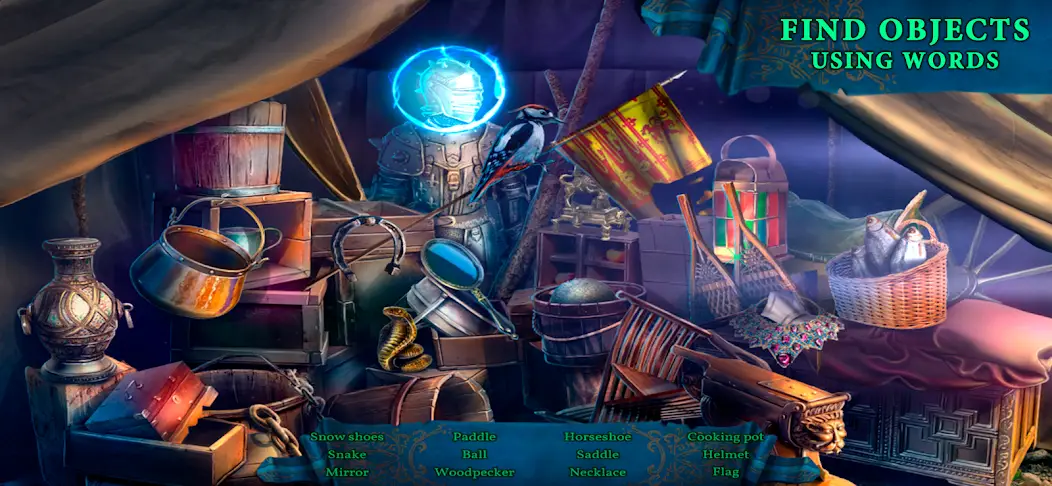Select the "Snow shoes" word in the list
1052x486 pixels.
pos(347,437)
